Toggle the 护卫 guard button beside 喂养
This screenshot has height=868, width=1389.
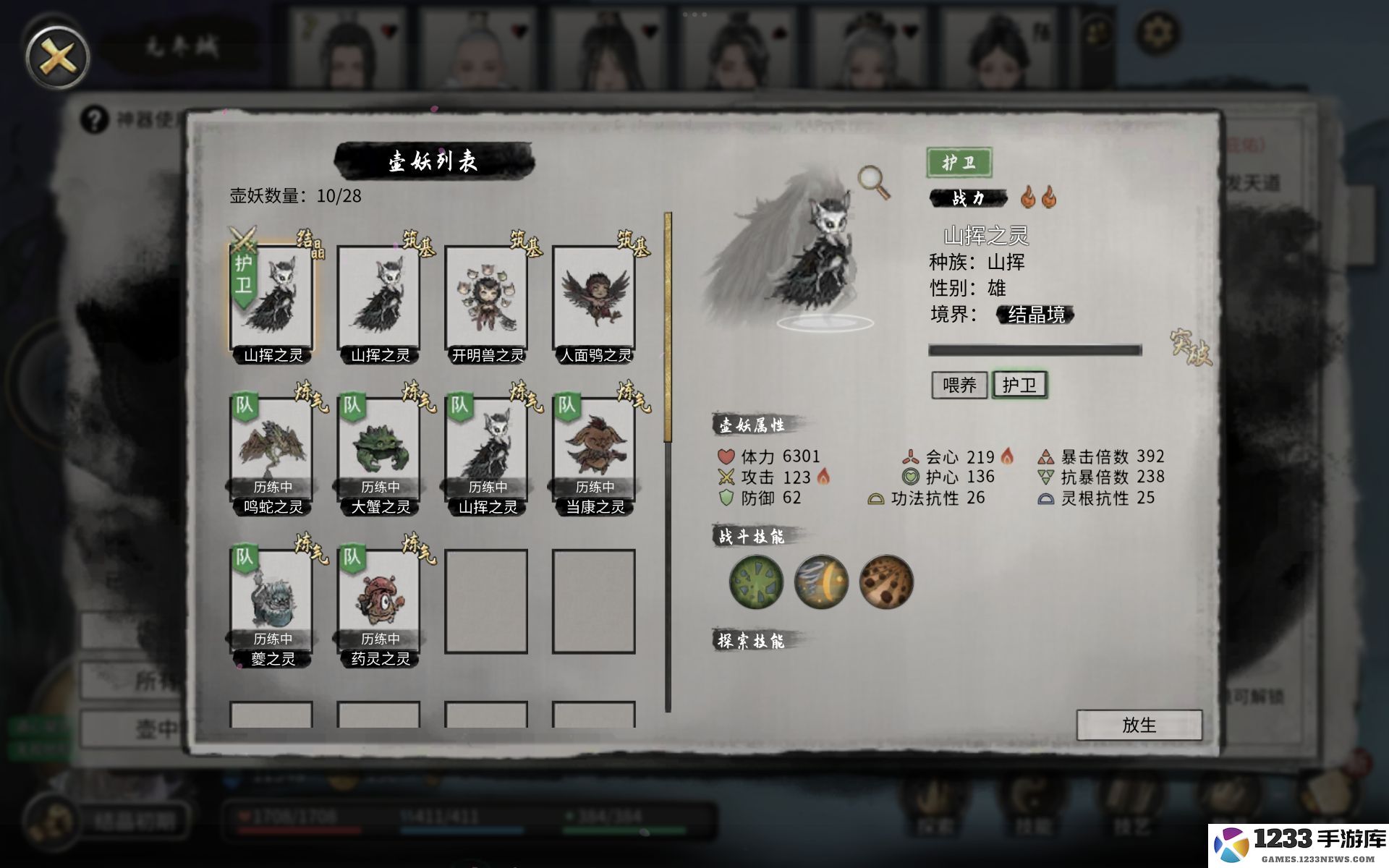(1019, 385)
